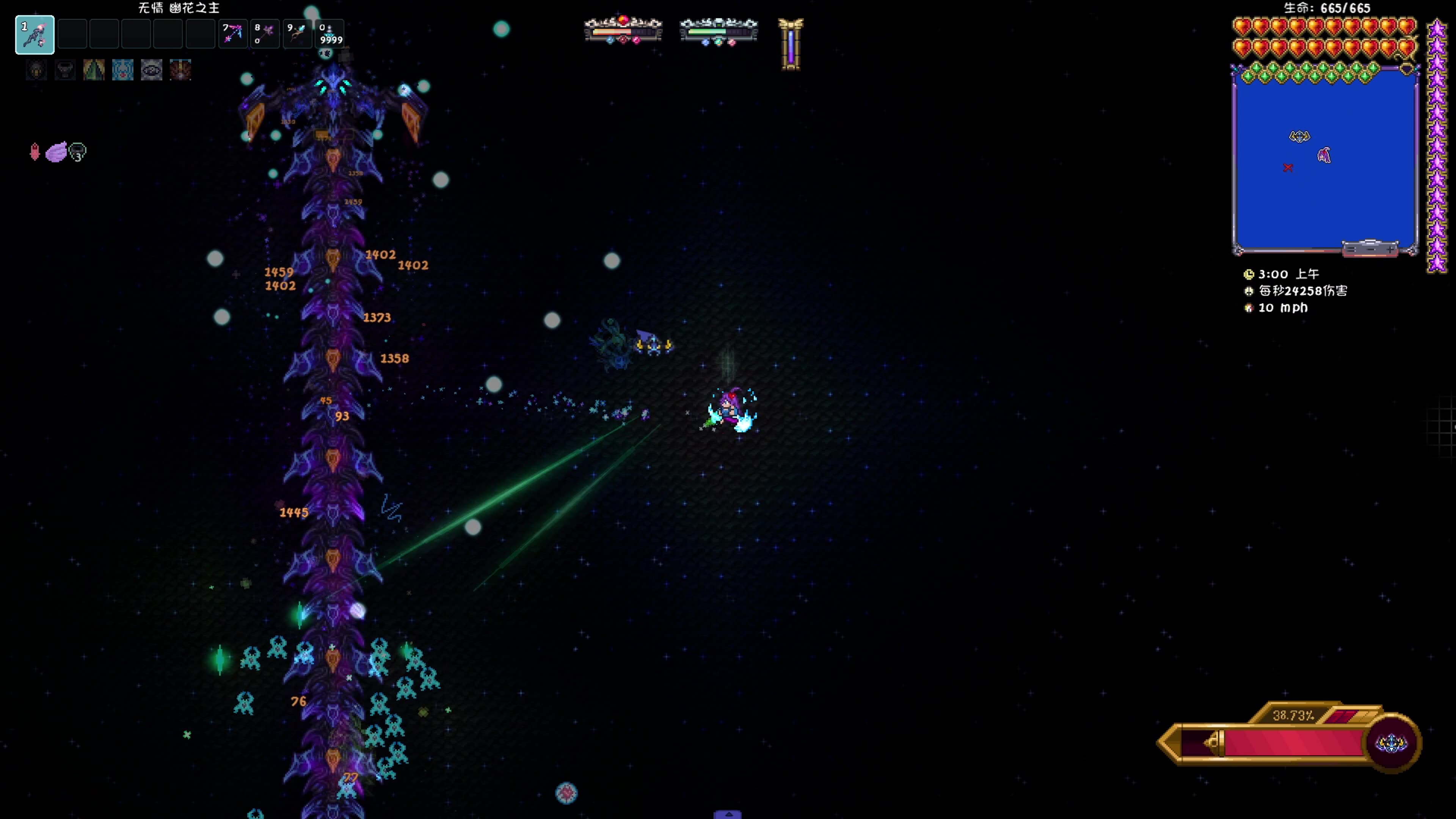Screen dimensions: 1456x819
Task: Click the red potion icon
Action: [x=35, y=152]
